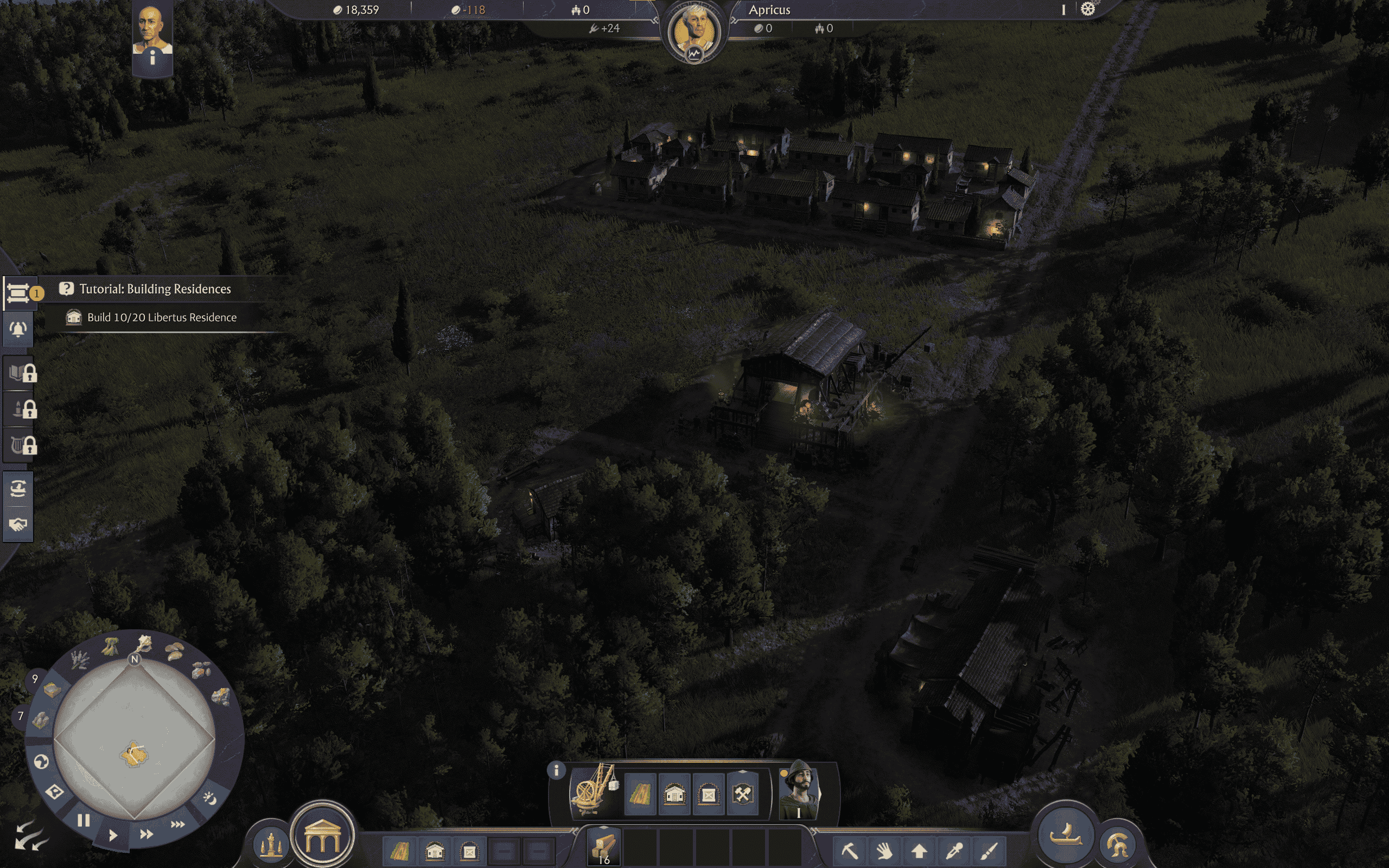Expand the construction bar info panel
1389x868 pixels.
[557, 770]
